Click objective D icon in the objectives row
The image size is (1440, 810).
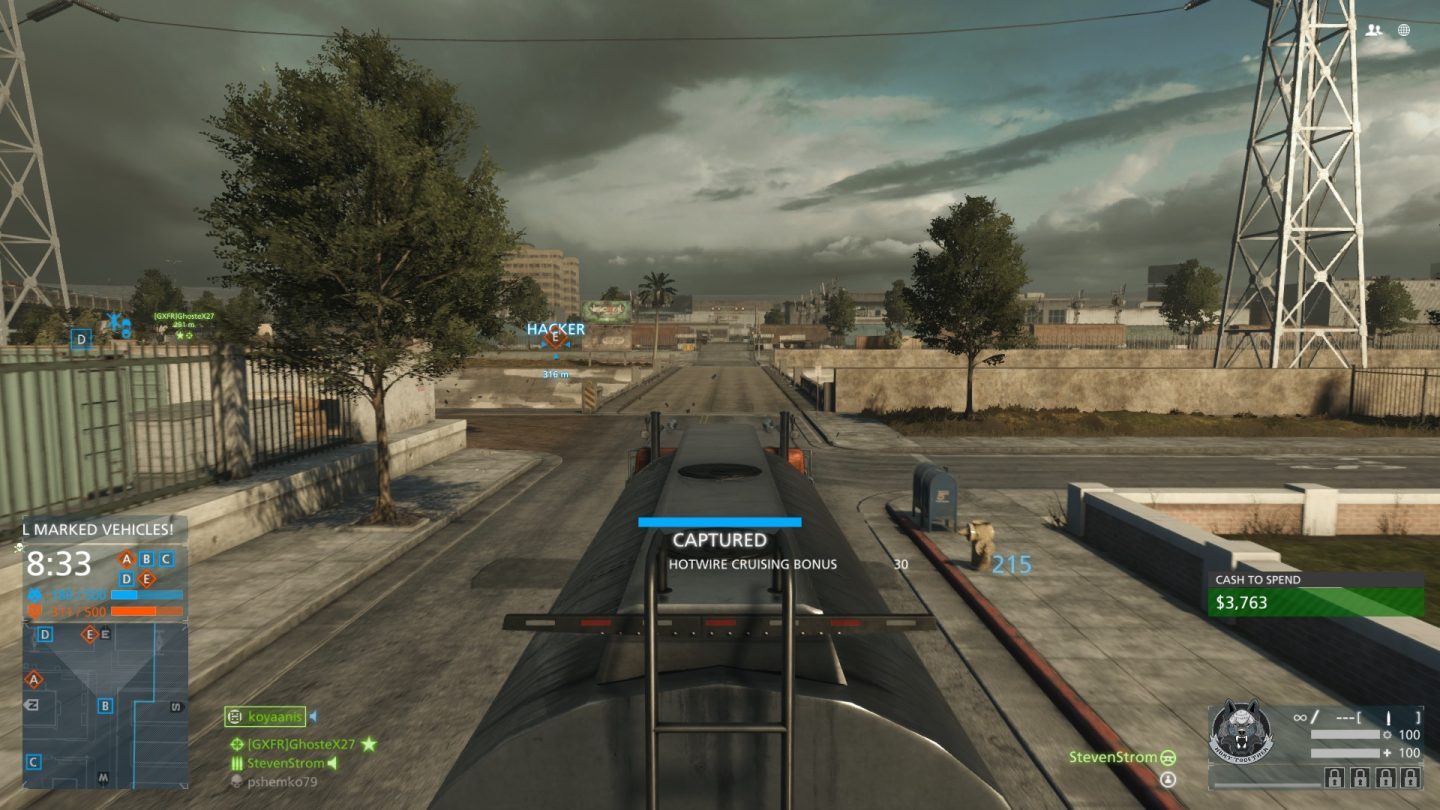[x=126, y=579]
